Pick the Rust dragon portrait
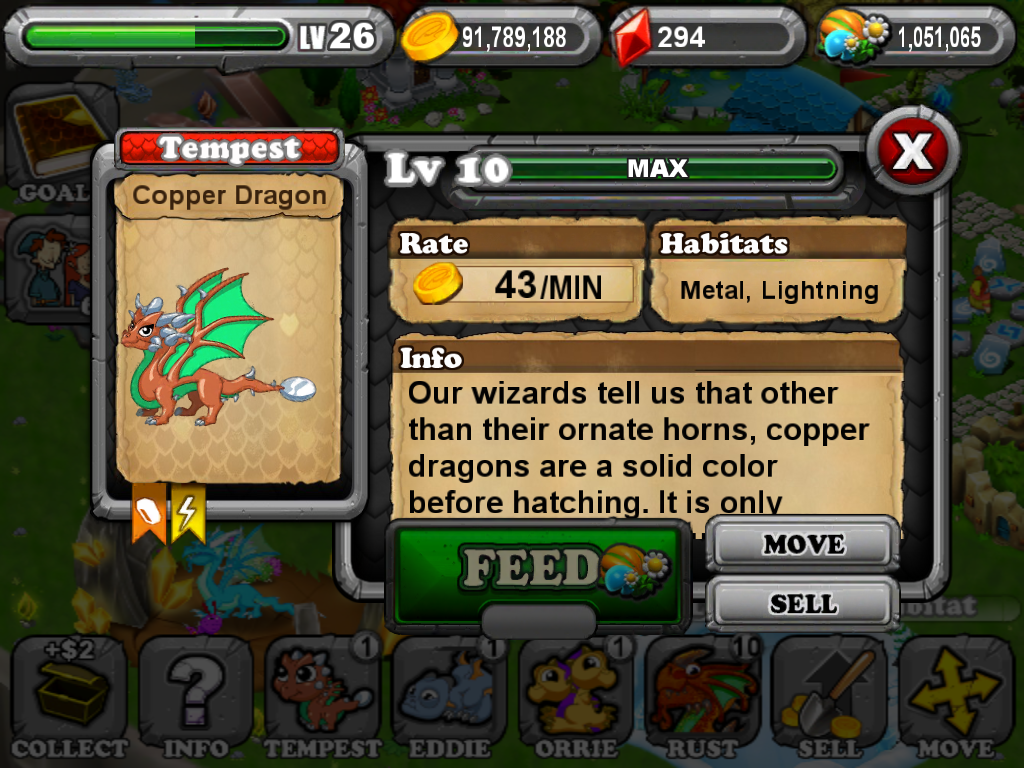The height and width of the screenshot is (768, 1024). pos(702,695)
